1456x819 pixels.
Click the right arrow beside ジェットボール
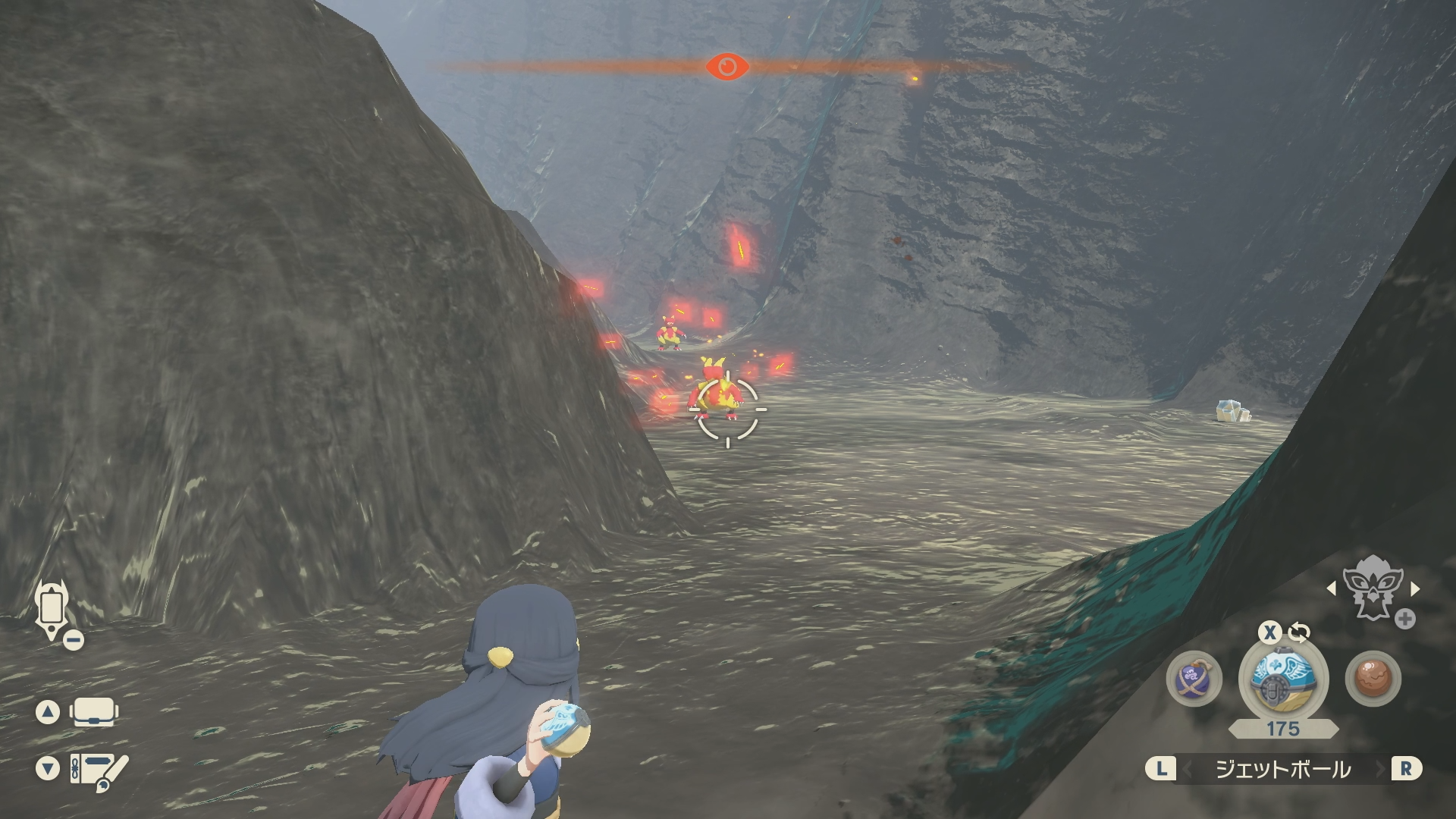pos(1382,770)
